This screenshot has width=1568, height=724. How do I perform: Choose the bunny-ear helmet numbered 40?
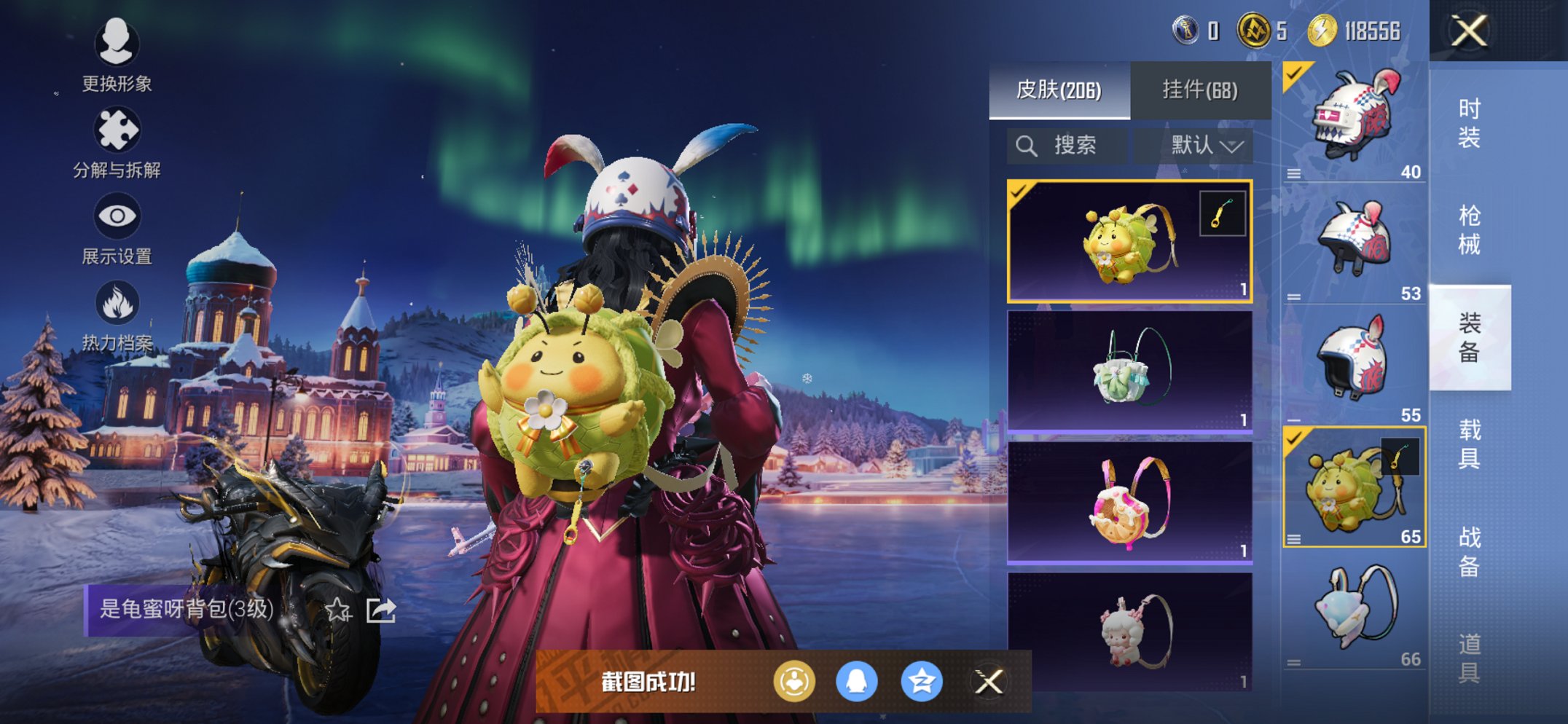1354,122
